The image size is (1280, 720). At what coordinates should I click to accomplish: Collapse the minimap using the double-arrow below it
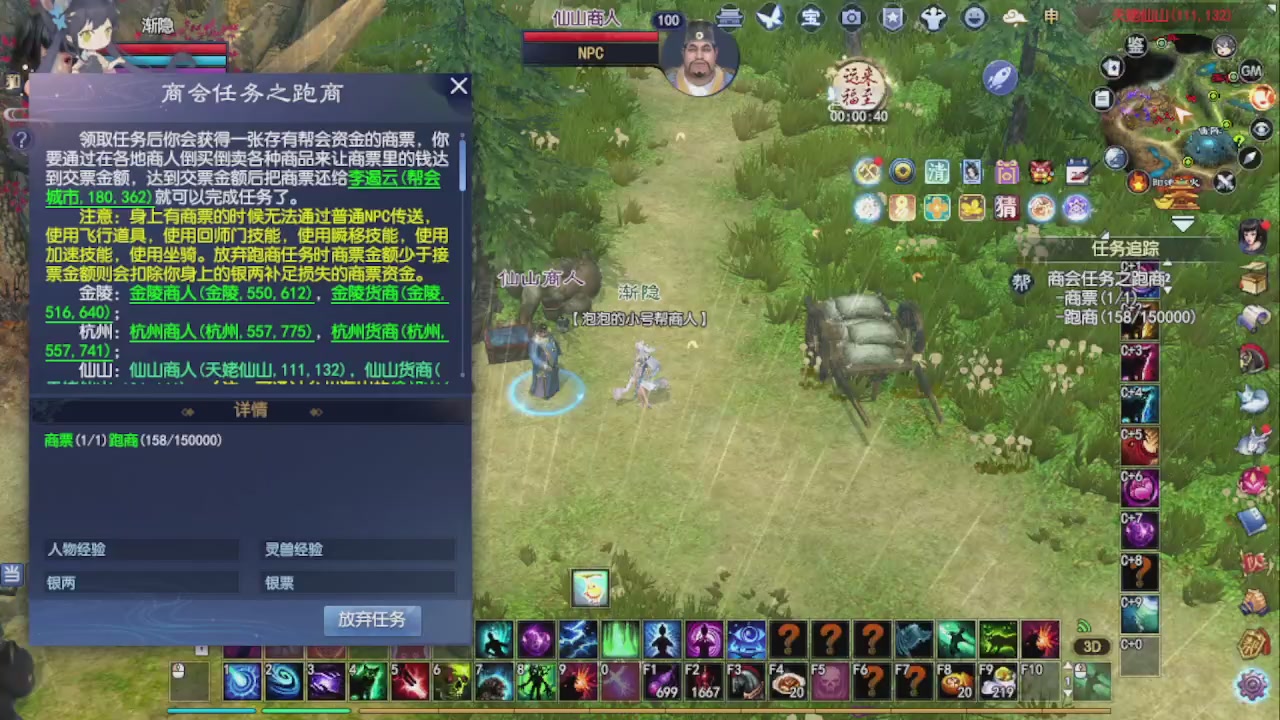click(x=1184, y=226)
